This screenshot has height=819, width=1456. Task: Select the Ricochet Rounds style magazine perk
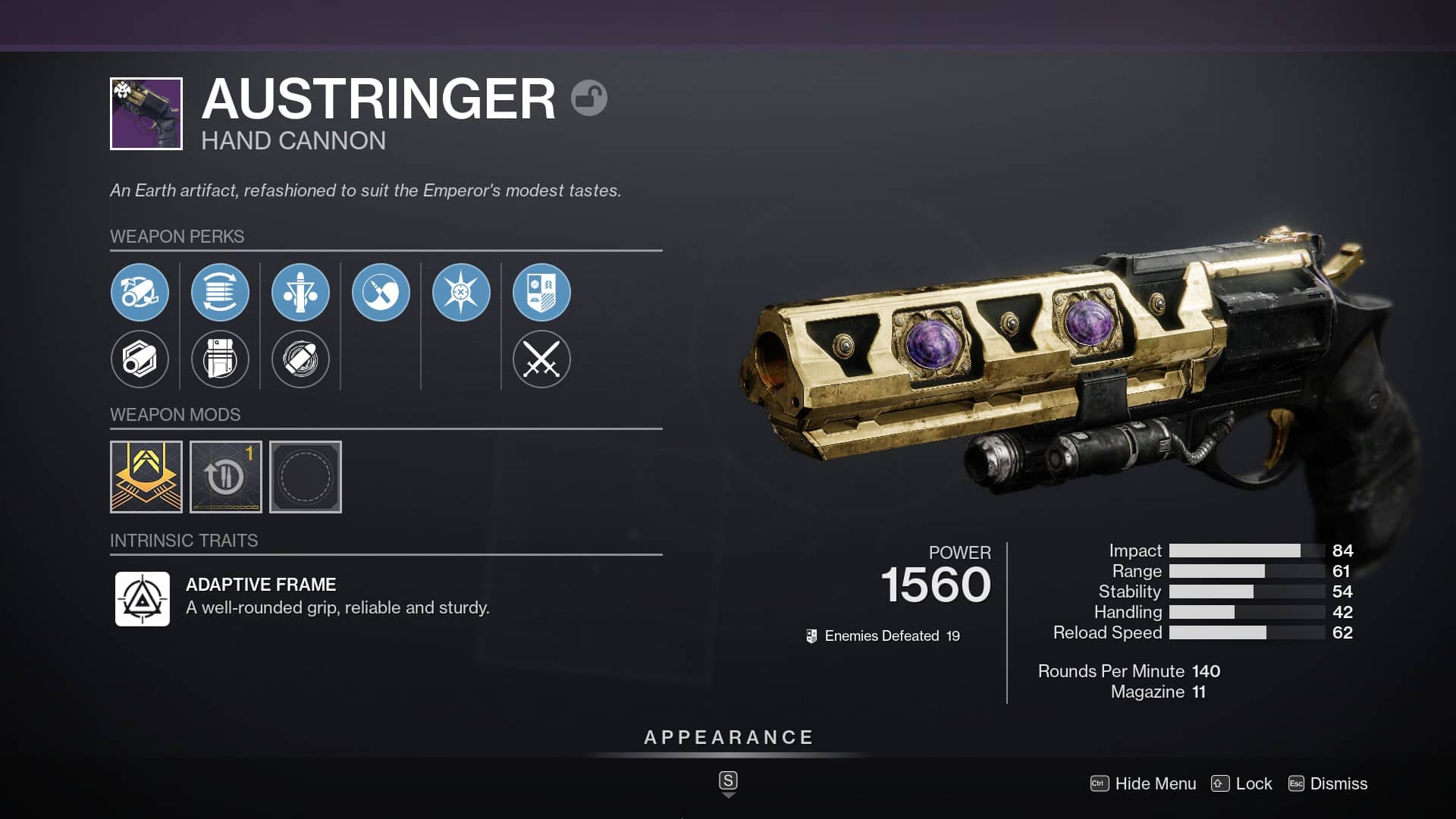pyautogui.click(x=220, y=293)
